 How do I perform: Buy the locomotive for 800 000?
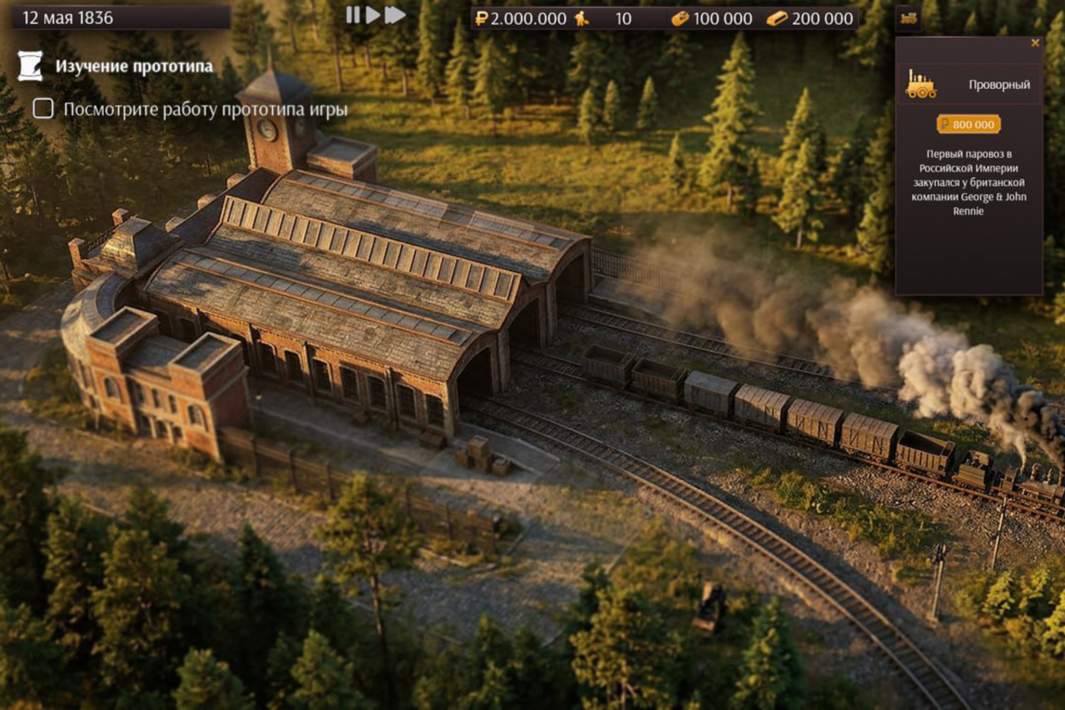[968, 124]
